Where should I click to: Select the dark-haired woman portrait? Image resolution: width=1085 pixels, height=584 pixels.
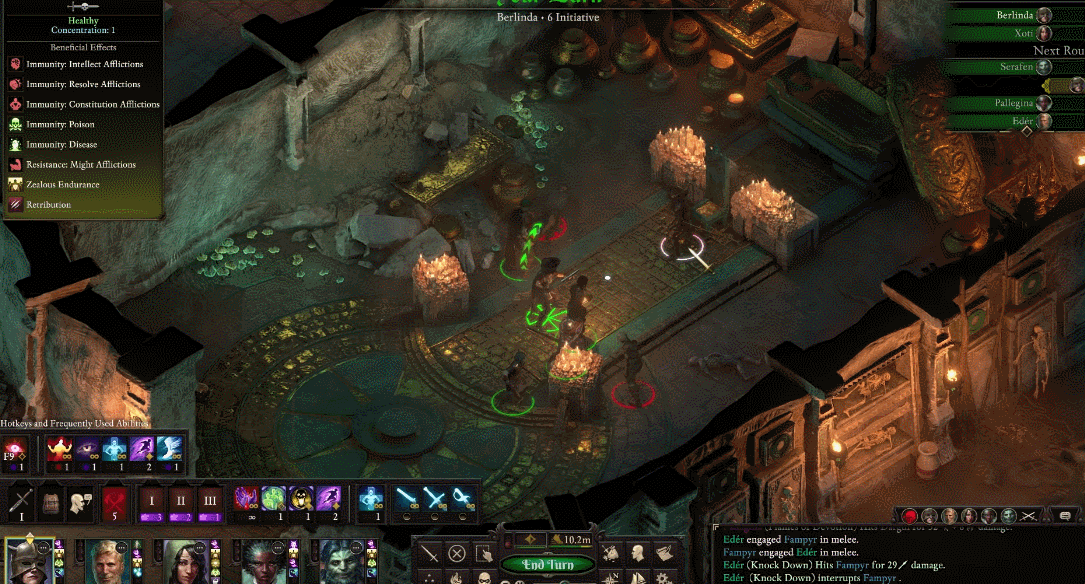[x=184, y=563]
